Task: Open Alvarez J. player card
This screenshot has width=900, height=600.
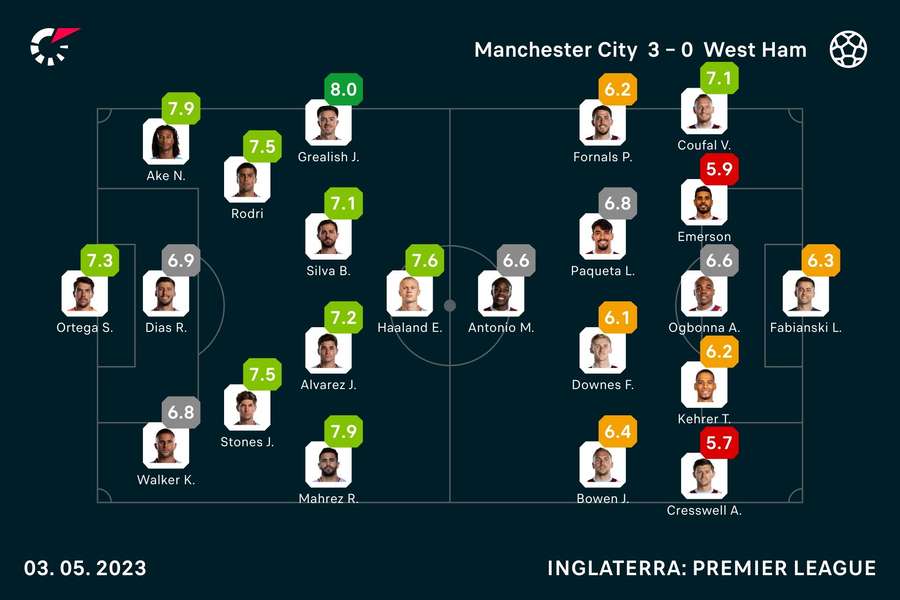Action: point(328,350)
